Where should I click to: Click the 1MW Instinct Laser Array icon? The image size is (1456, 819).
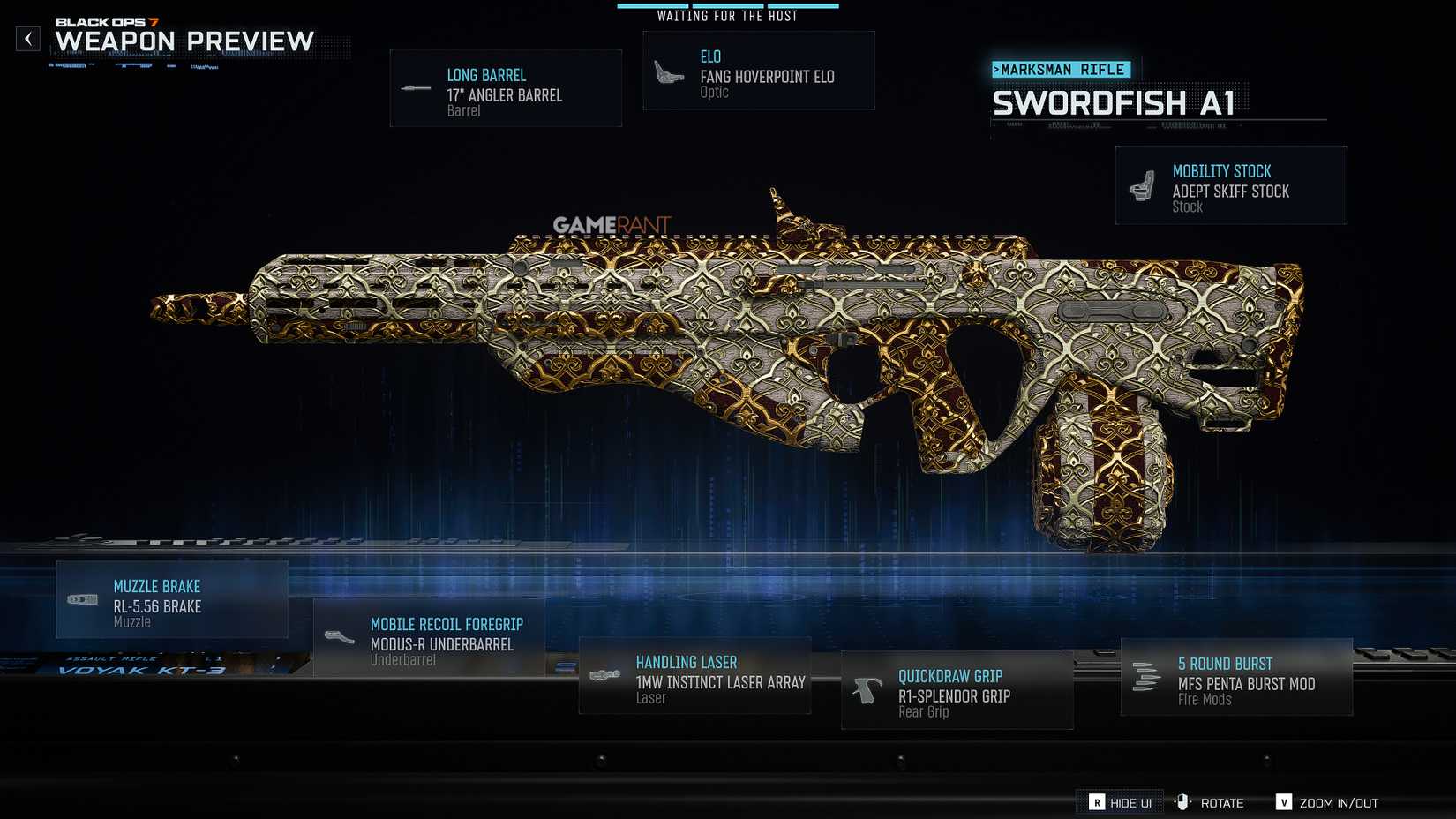604,673
